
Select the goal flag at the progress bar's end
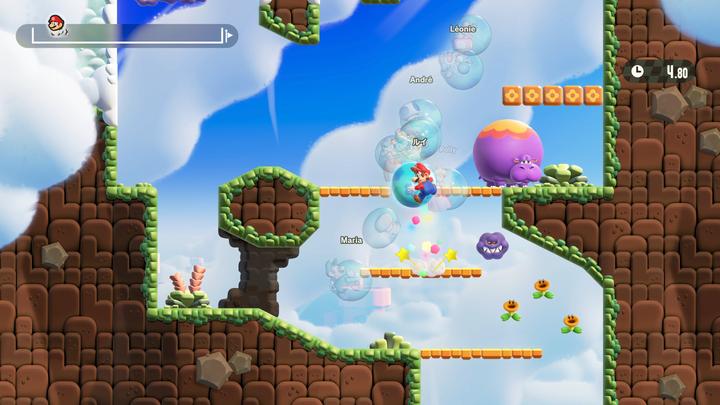pos(229,36)
